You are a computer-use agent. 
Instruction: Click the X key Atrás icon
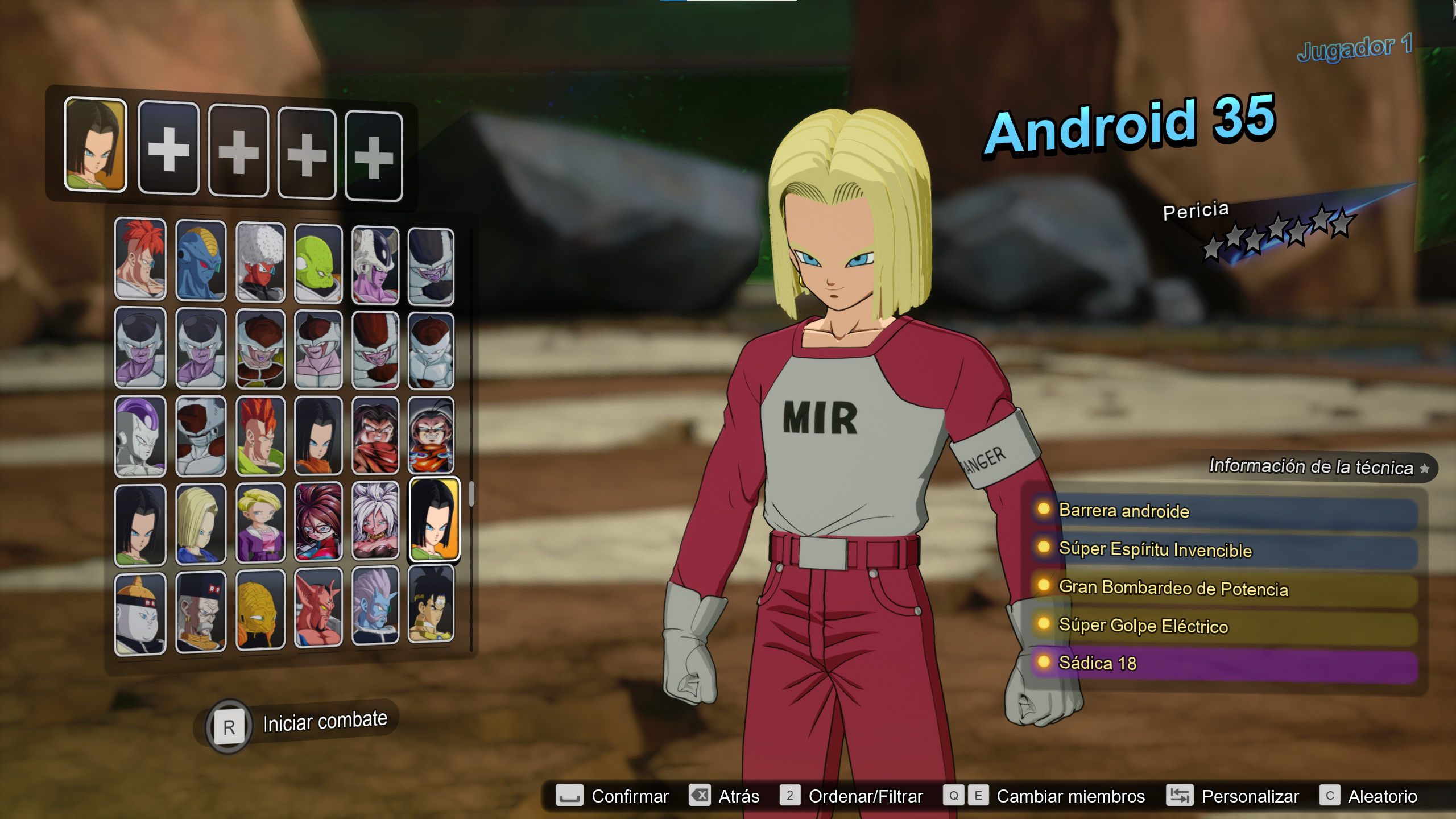pos(701,796)
